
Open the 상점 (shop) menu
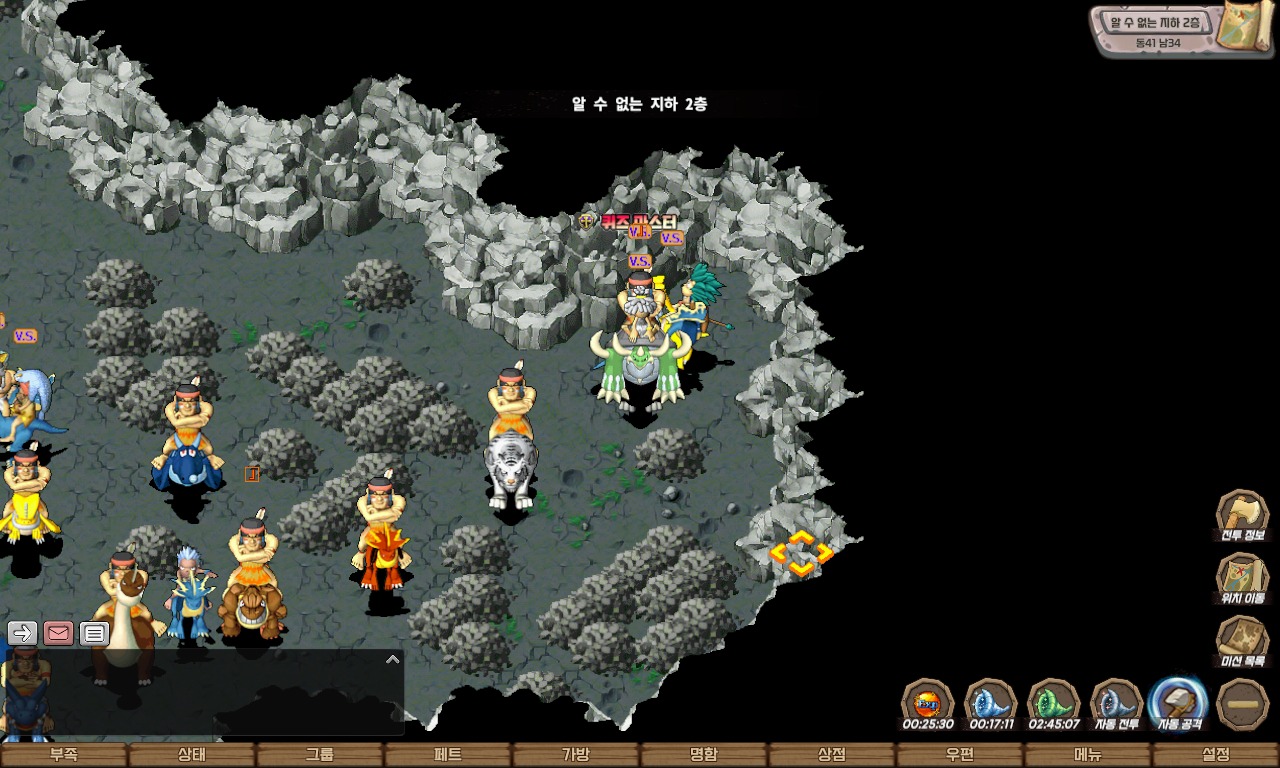click(x=832, y=755)
